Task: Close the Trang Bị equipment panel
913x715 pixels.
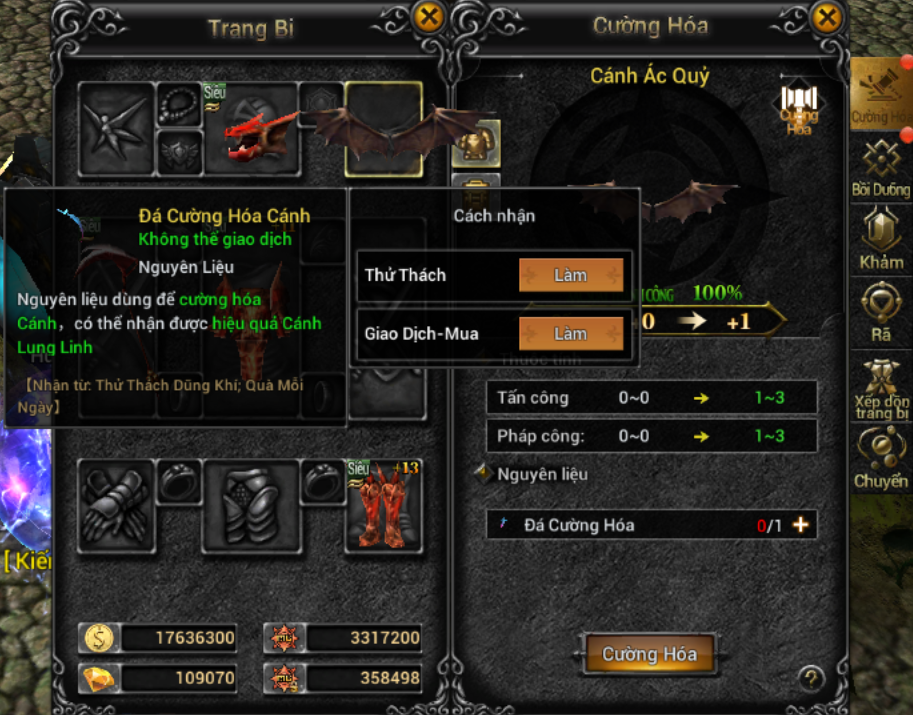Action: pos(428,18)
